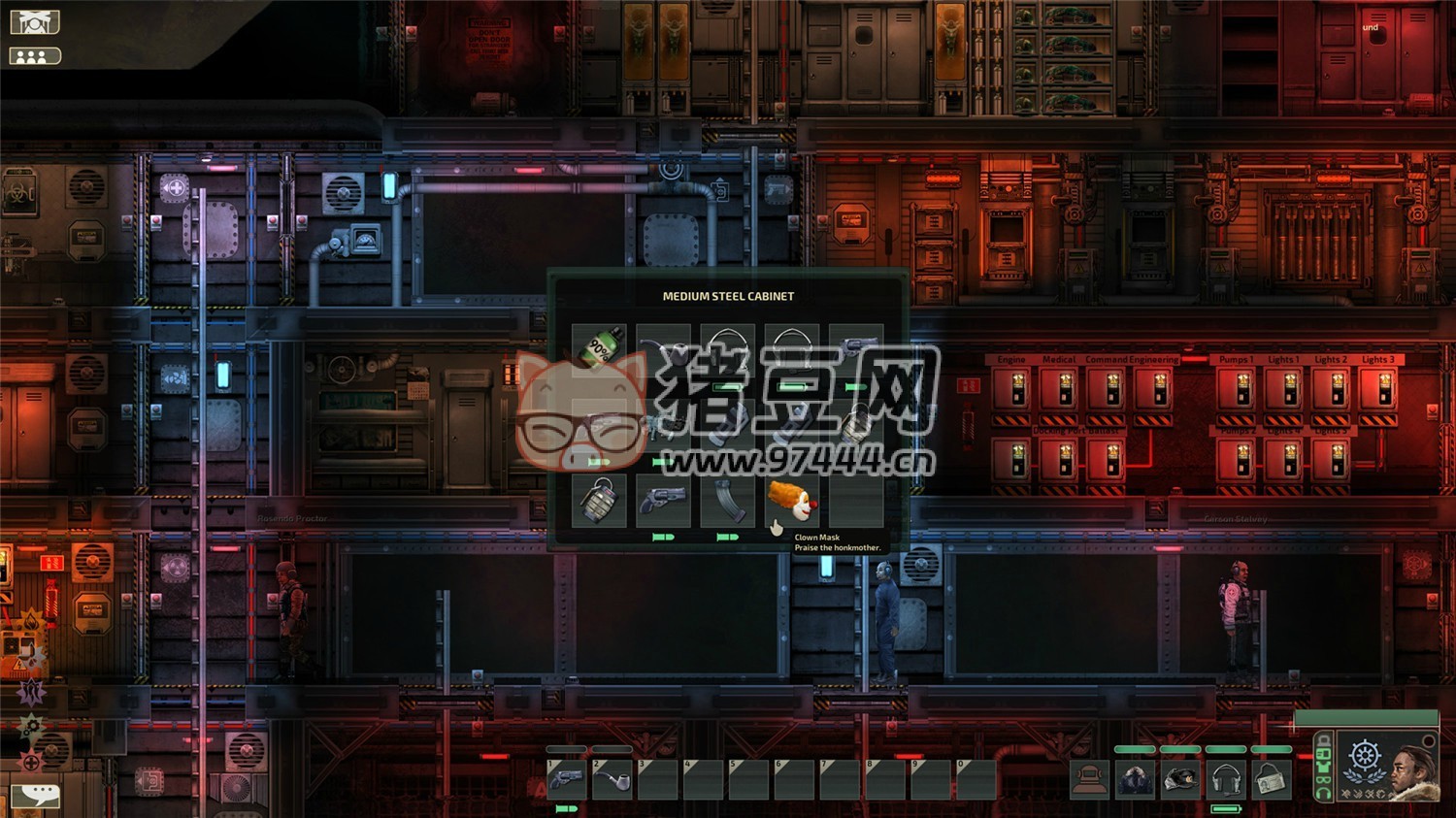Click the ID card equipment slot
1456x818 pixels.
(1271, 779)
